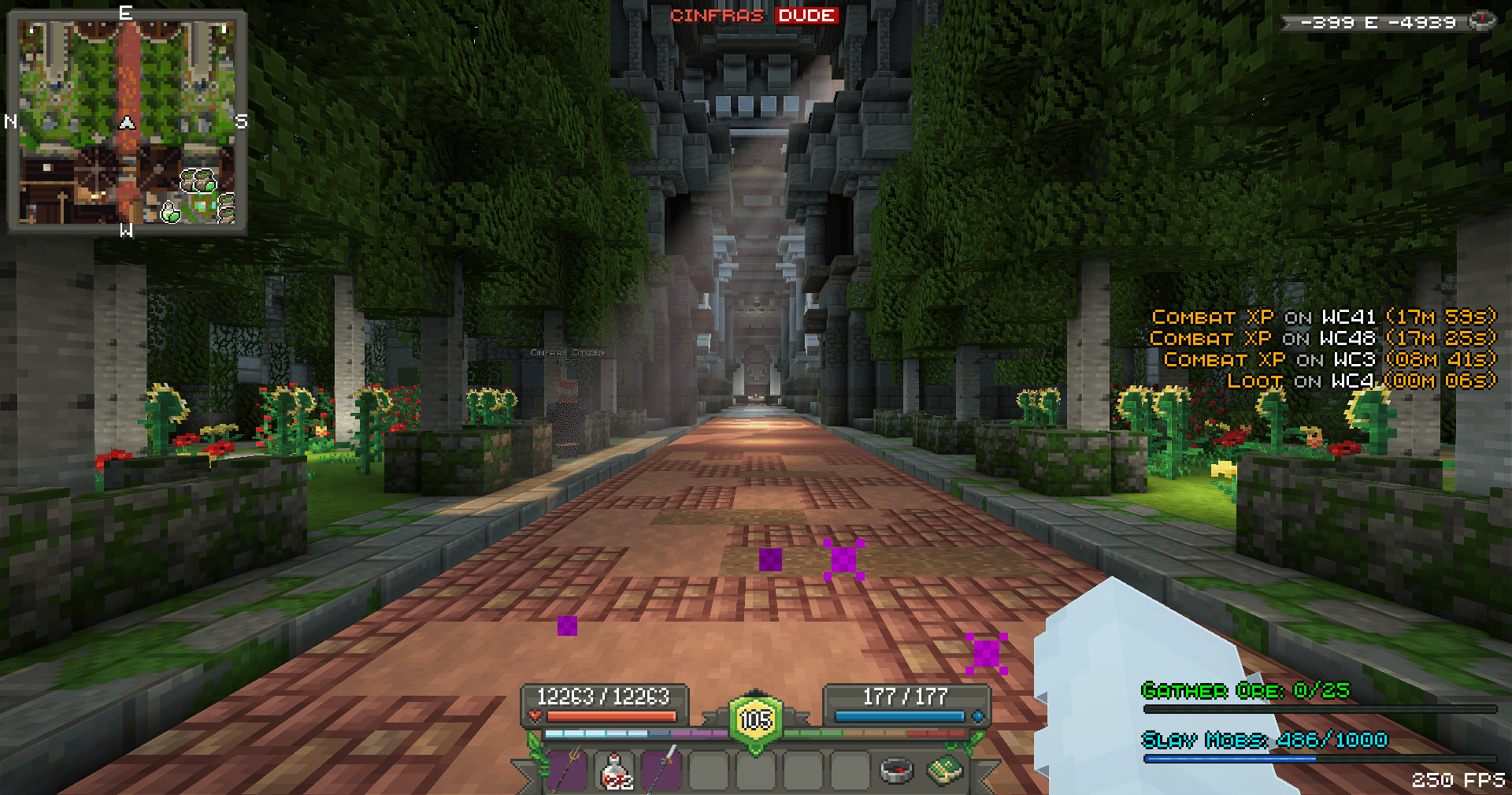This screenshot has width=1512, height=795.
Task: Click the coordinates compass readout
Action: click(x=1378, y=22)
